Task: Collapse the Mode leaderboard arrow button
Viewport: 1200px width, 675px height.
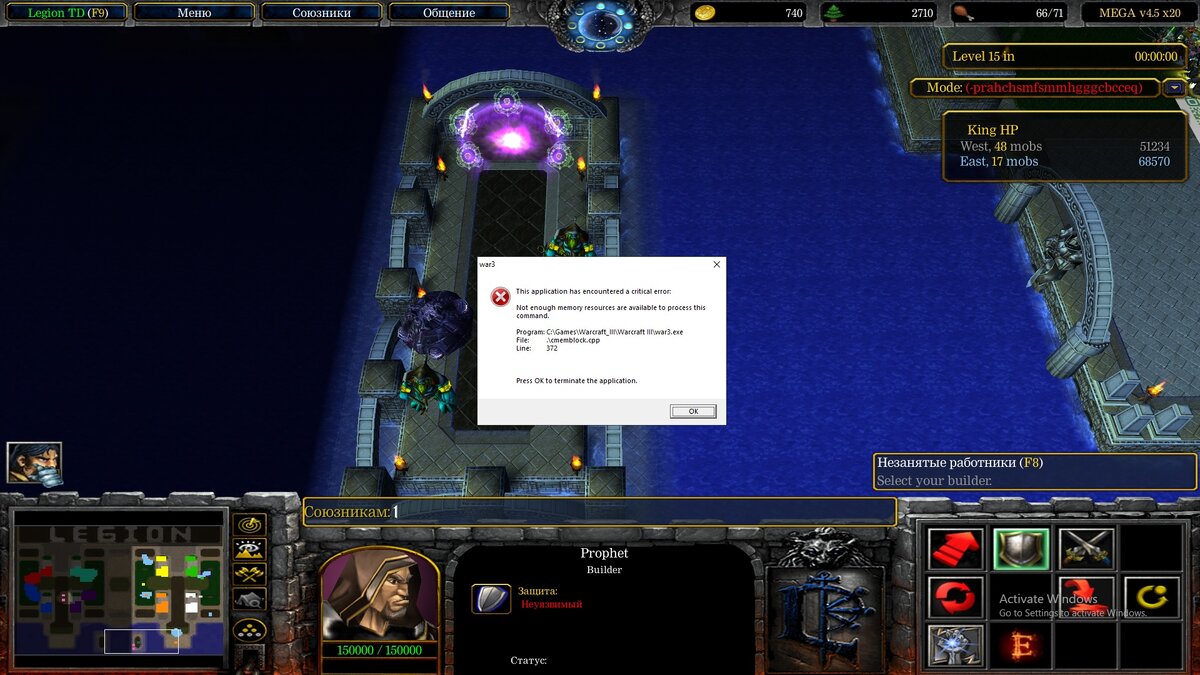Action: (1174, 88)
